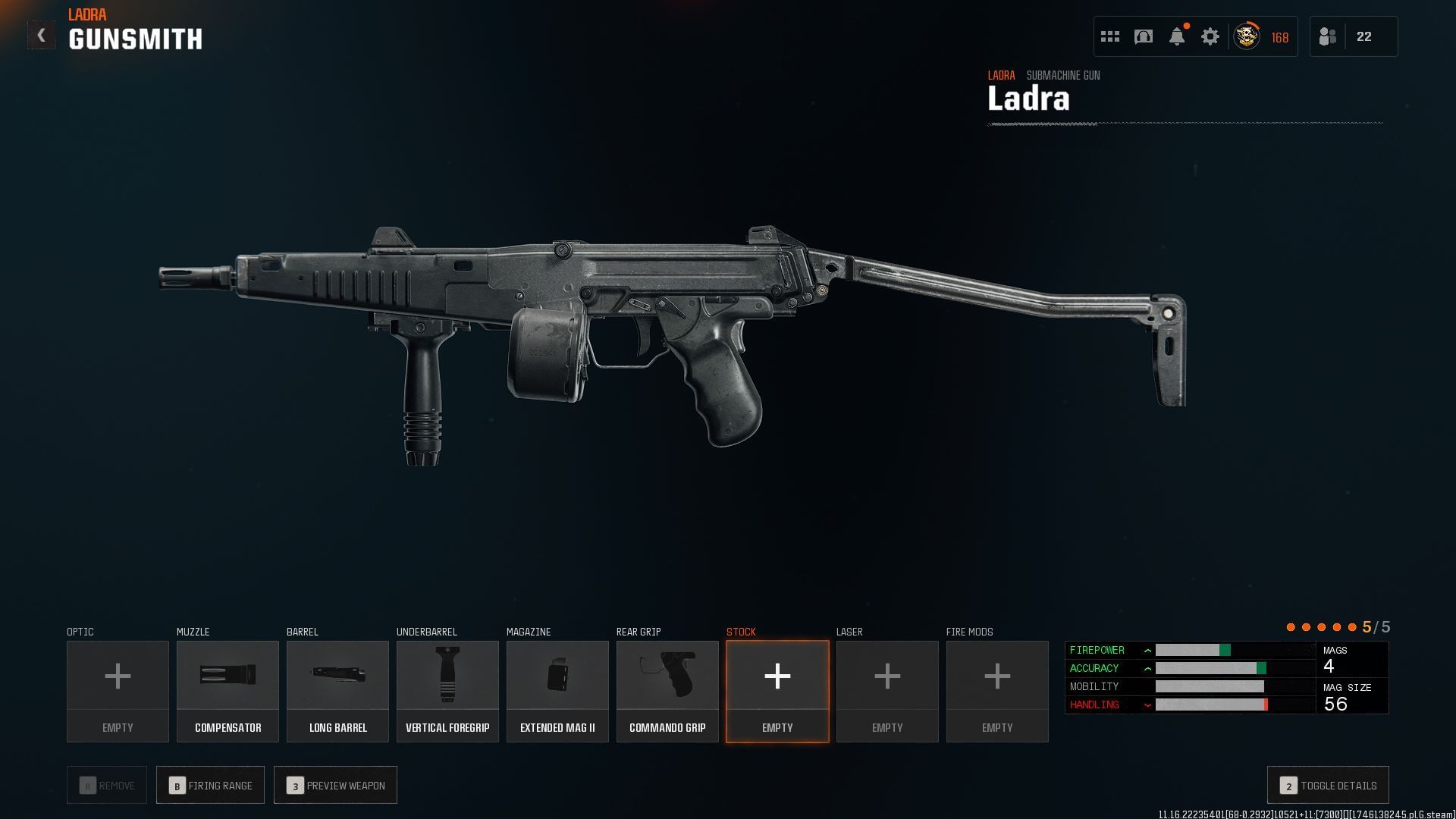Open the empty Fire Mods slot
1456x819 pixels.
[x=997, y=691]
